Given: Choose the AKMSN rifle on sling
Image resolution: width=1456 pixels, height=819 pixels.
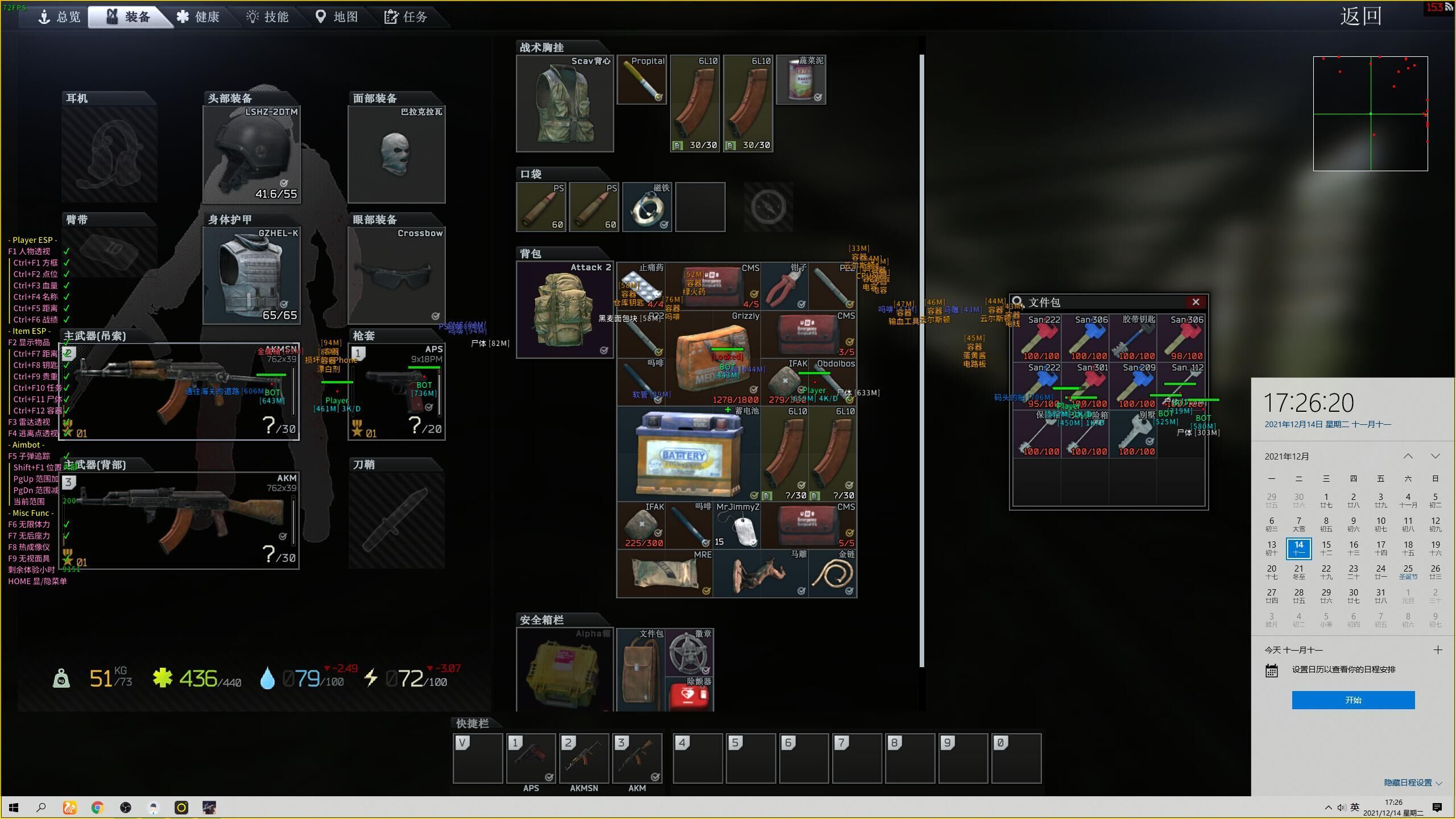Looking at the screenshot, I should pyautogui.click(x=179, y=391).
